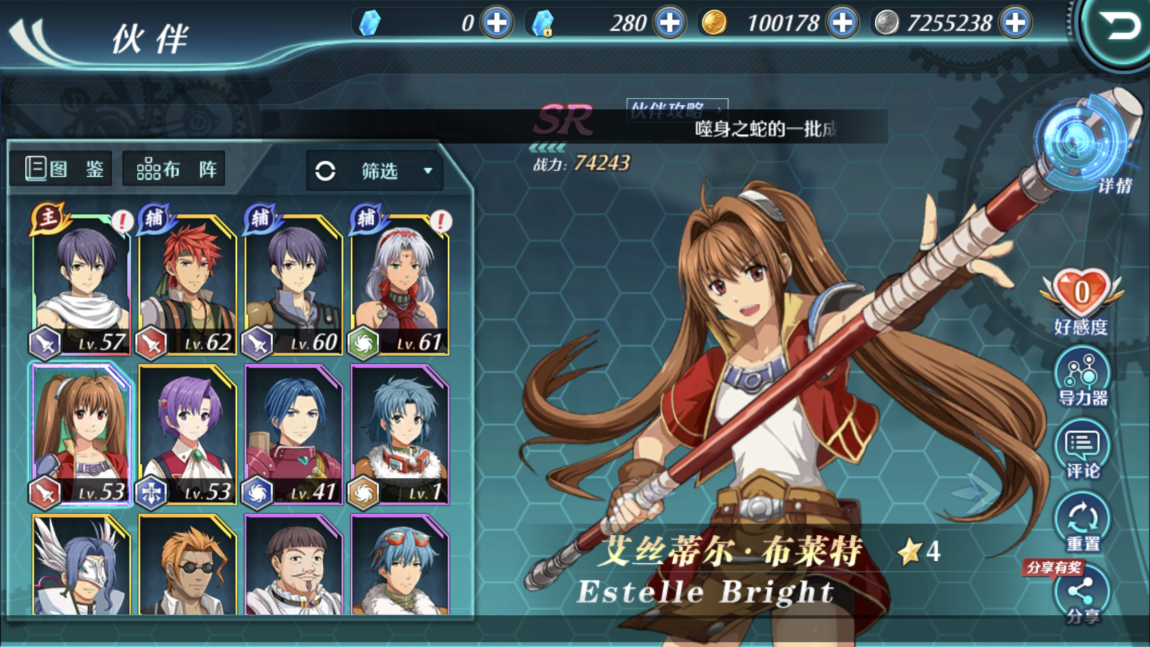
Task: Open the 布阵 formation screen
Action: [x=175, y=169]
